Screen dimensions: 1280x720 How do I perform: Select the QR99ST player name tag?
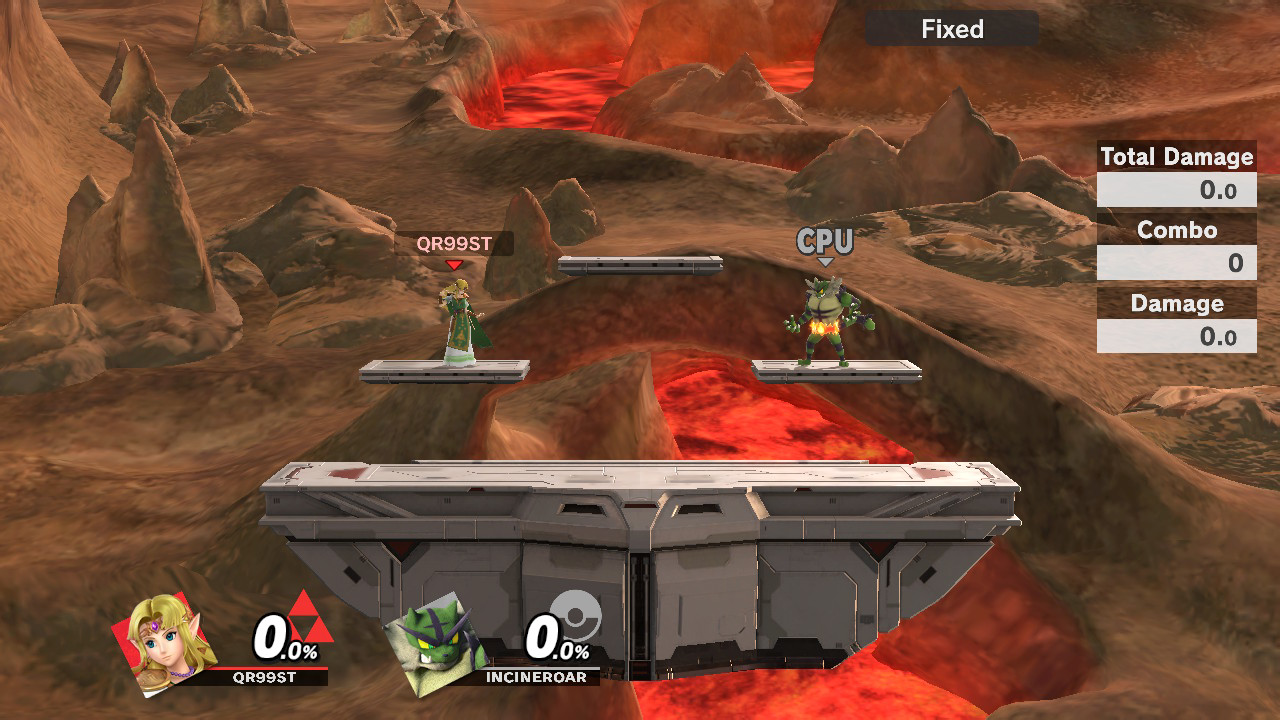454,243
